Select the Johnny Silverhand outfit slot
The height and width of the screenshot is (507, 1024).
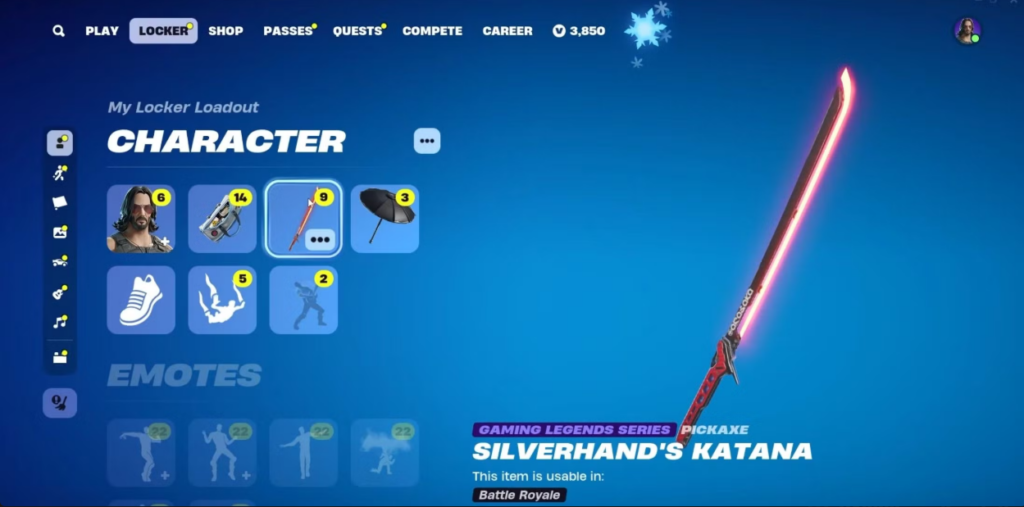point(141,219)
